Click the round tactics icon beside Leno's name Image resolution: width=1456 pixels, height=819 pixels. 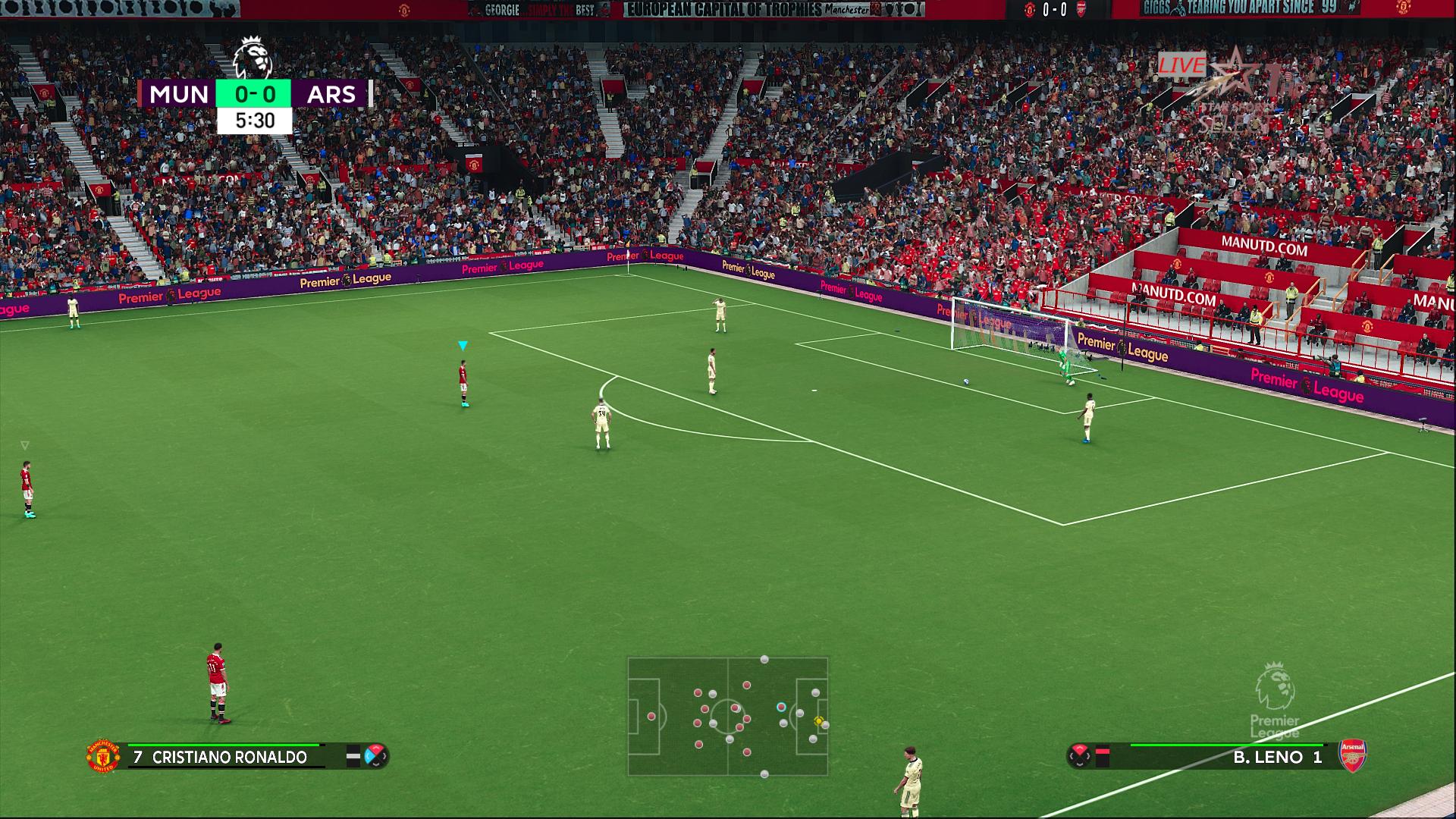1079,756
